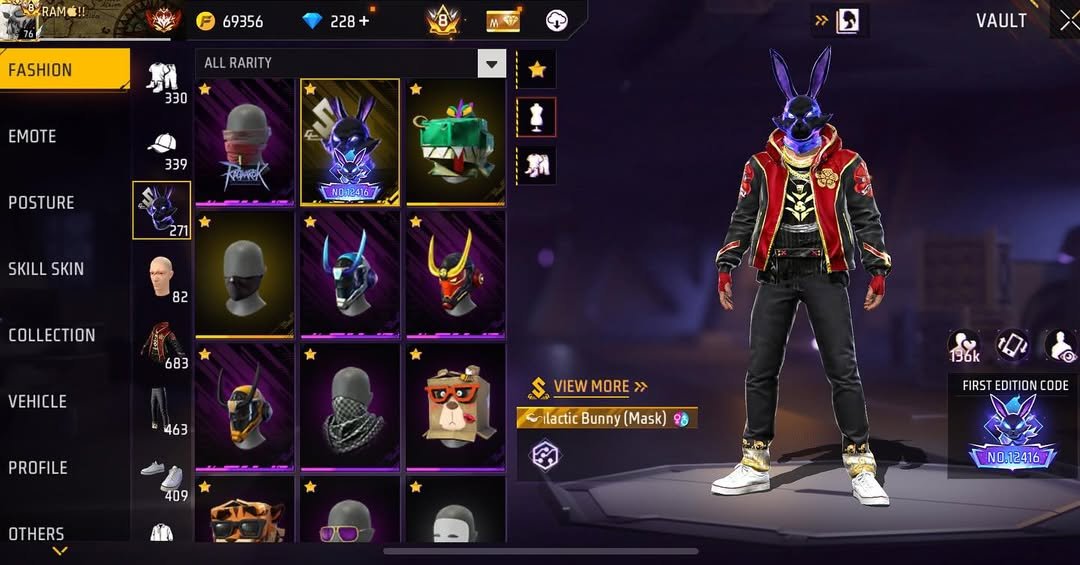Switch to the Posture section
Screen dimensions: 1080x565
[x=42, y=202]
